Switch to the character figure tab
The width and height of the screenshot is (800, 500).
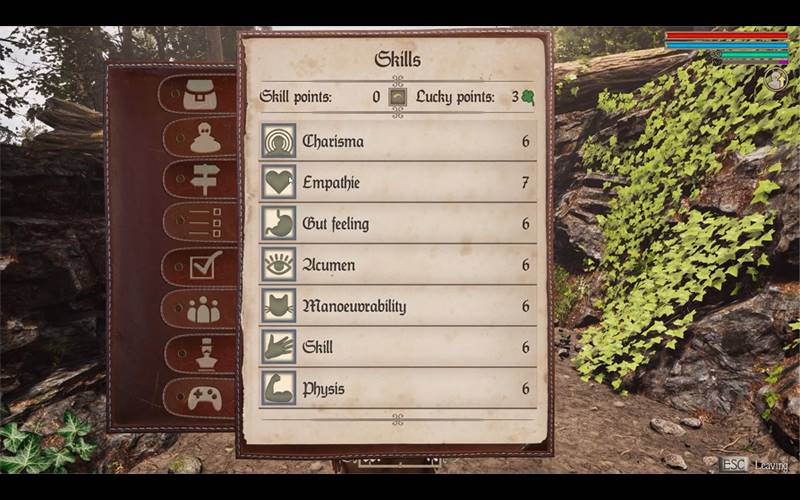204,138
